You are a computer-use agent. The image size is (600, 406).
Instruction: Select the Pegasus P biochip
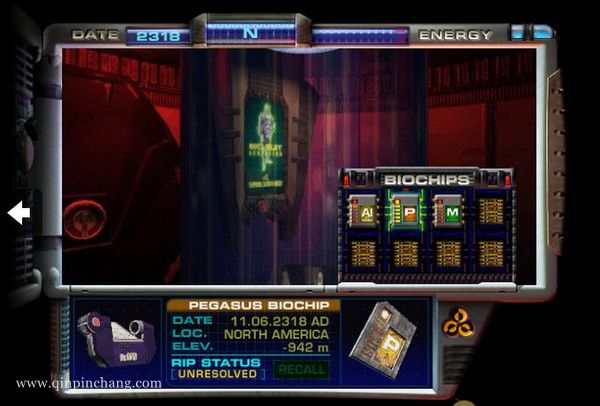click(405, 213)
